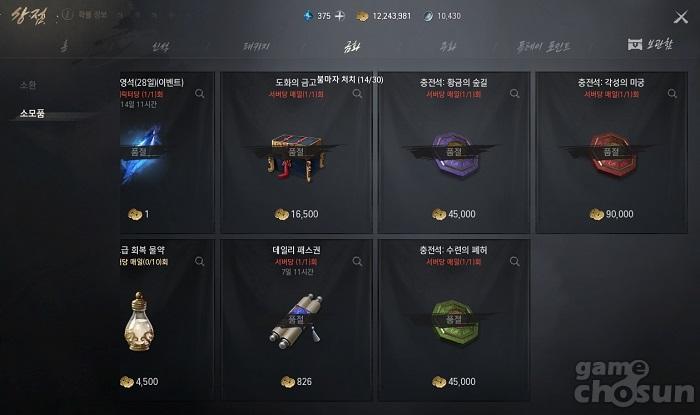
Task: Switch to the 홈 shop tab
Action: (x=65, y=46)
